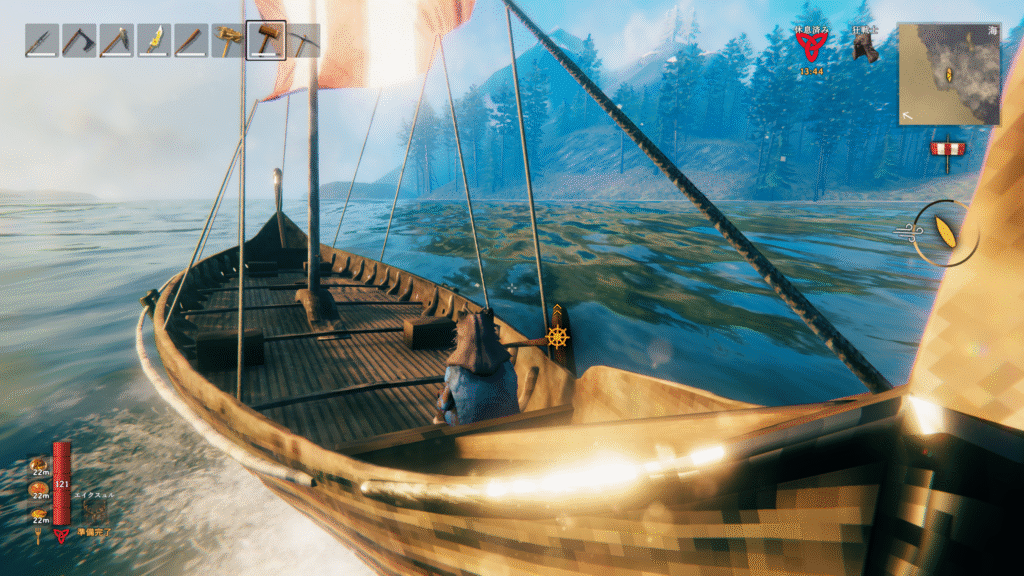The width and height of the screenshot is (1024, 576).
Task: Select the wooden club hotbar slot
Action: (x=190, y=41)
